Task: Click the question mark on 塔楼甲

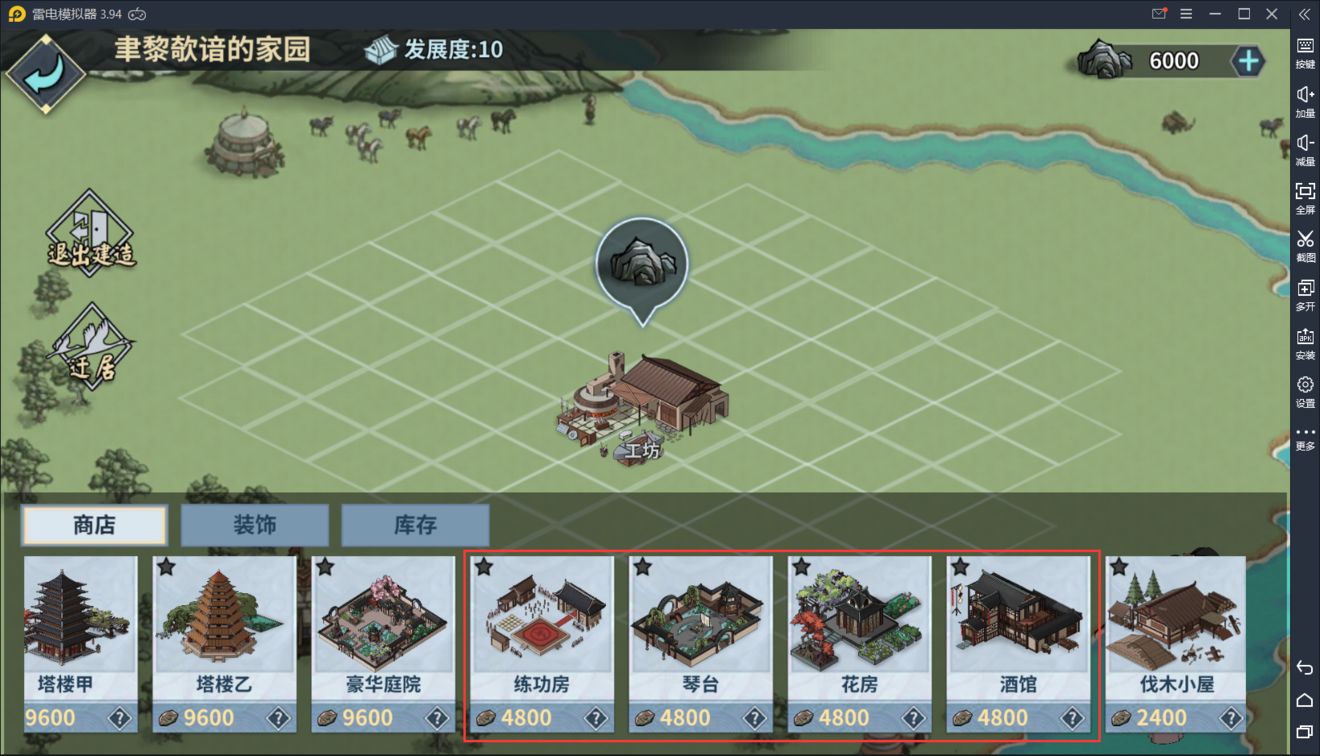Action: point(119,717)
